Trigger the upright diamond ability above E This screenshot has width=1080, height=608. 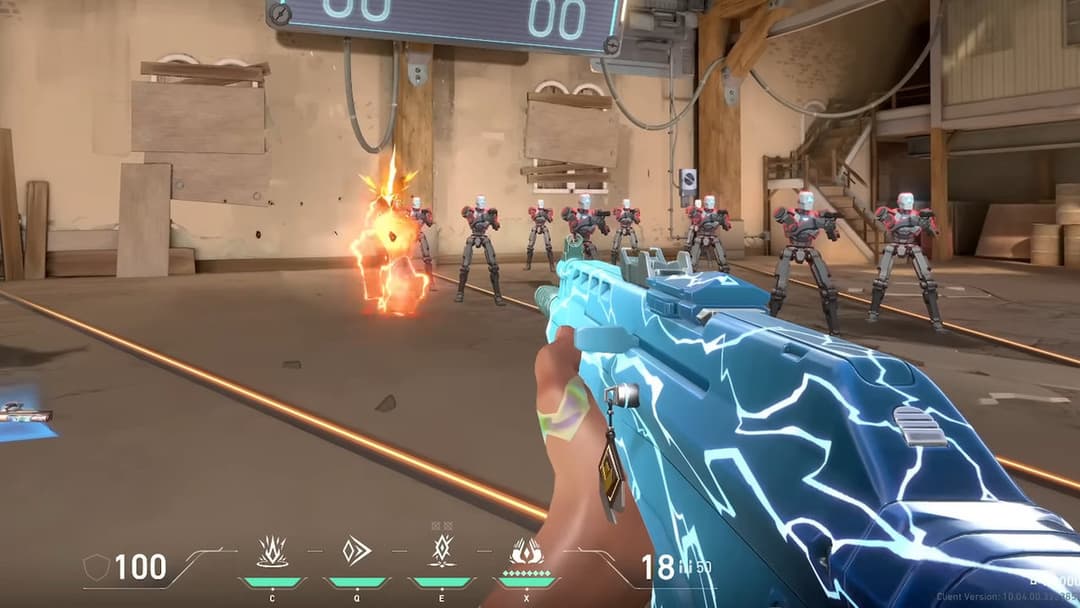click(441, 550)
